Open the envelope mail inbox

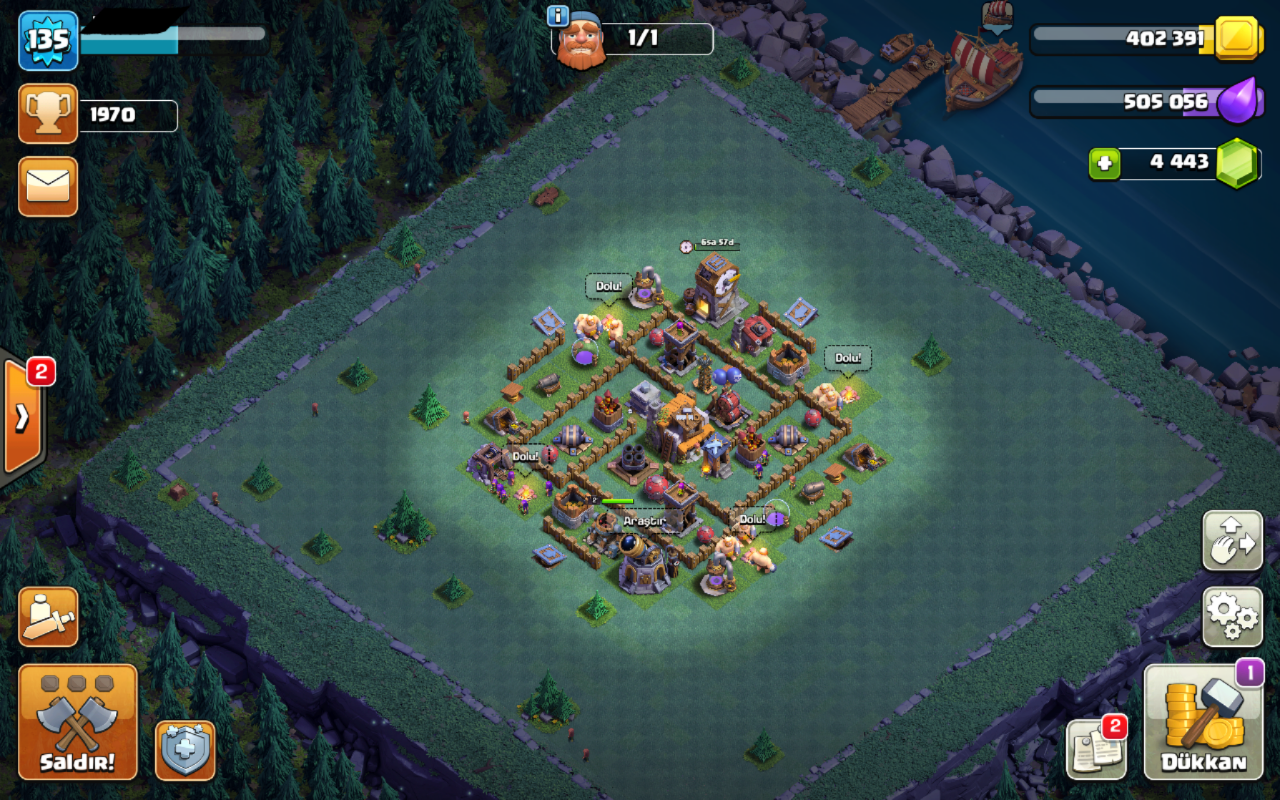click(48, 186)
